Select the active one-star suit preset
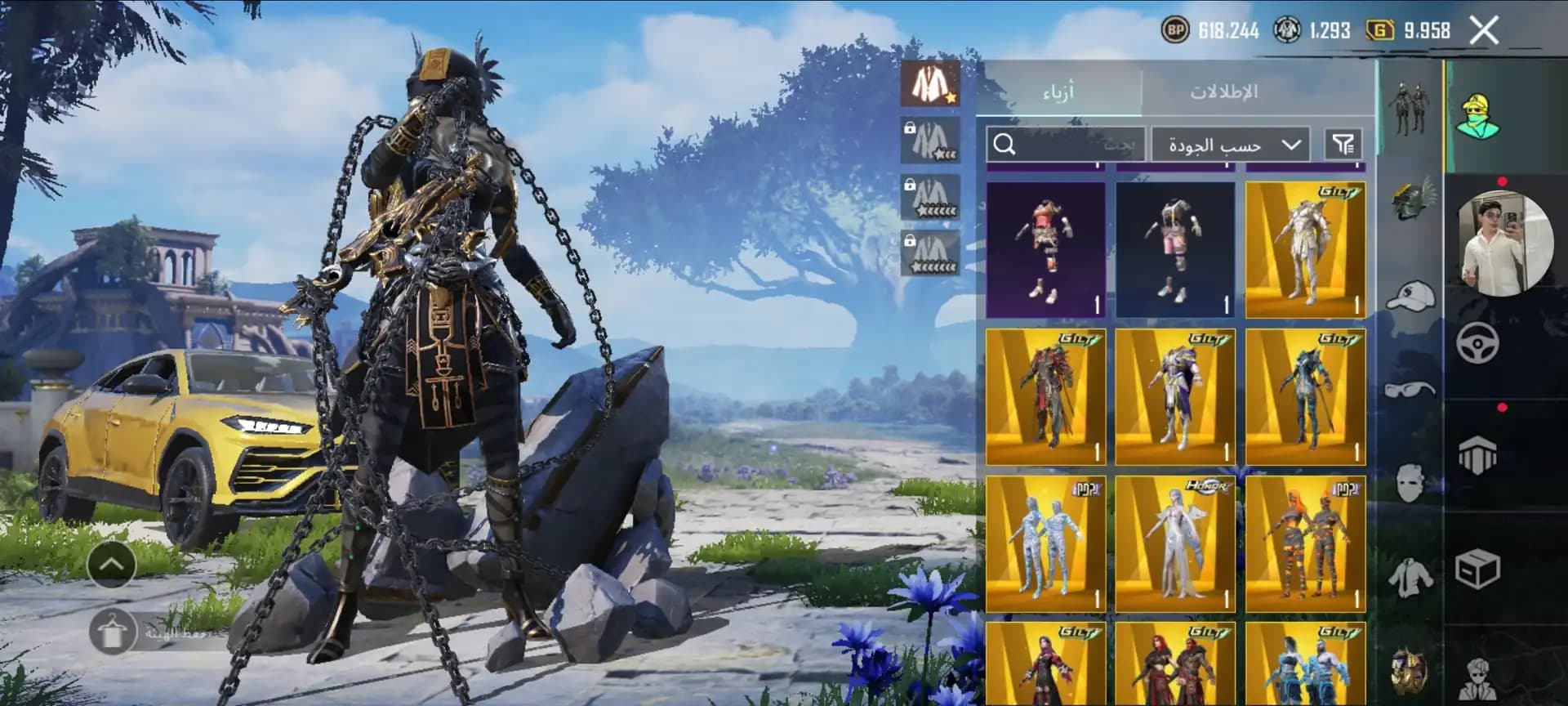Image resolution: width=1568 pixels, height=706 pixels. click(x=930, y=83)
